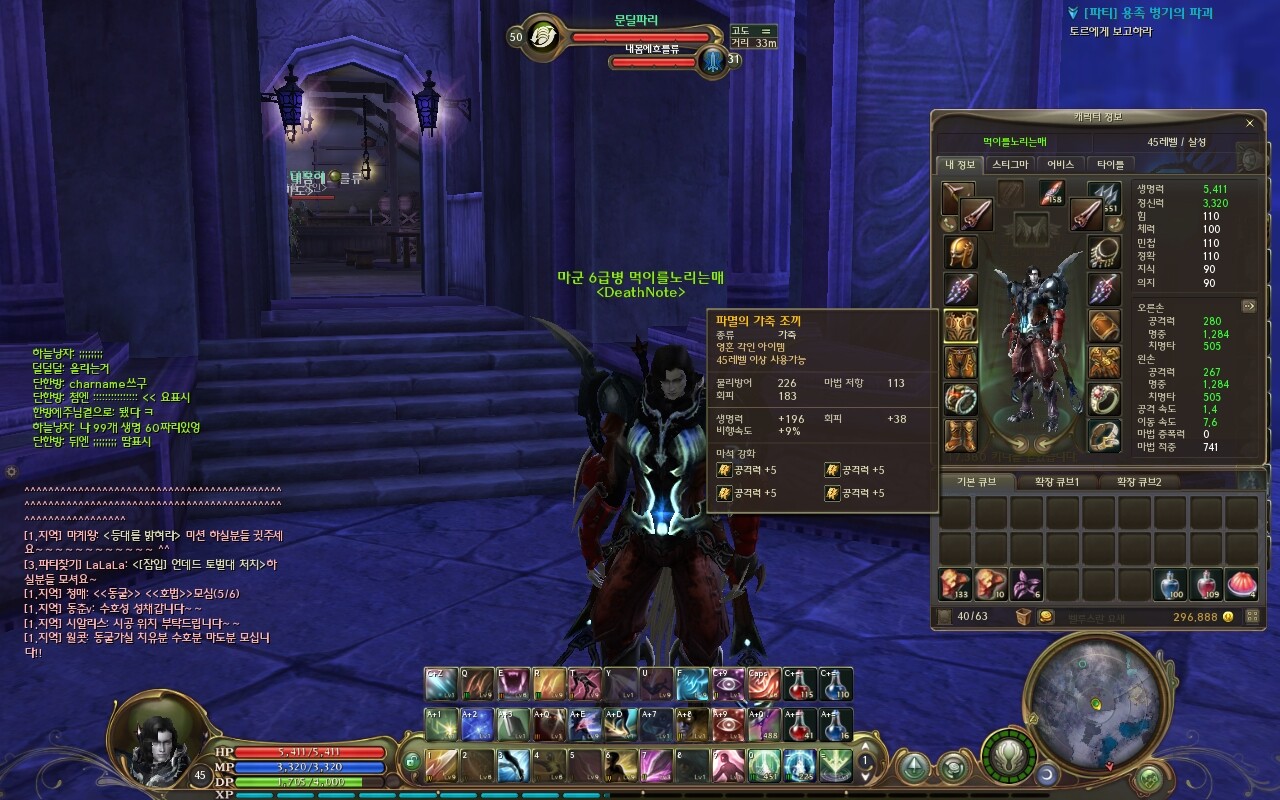Pick the purple flower item stack of 6

coord(1026,584)
